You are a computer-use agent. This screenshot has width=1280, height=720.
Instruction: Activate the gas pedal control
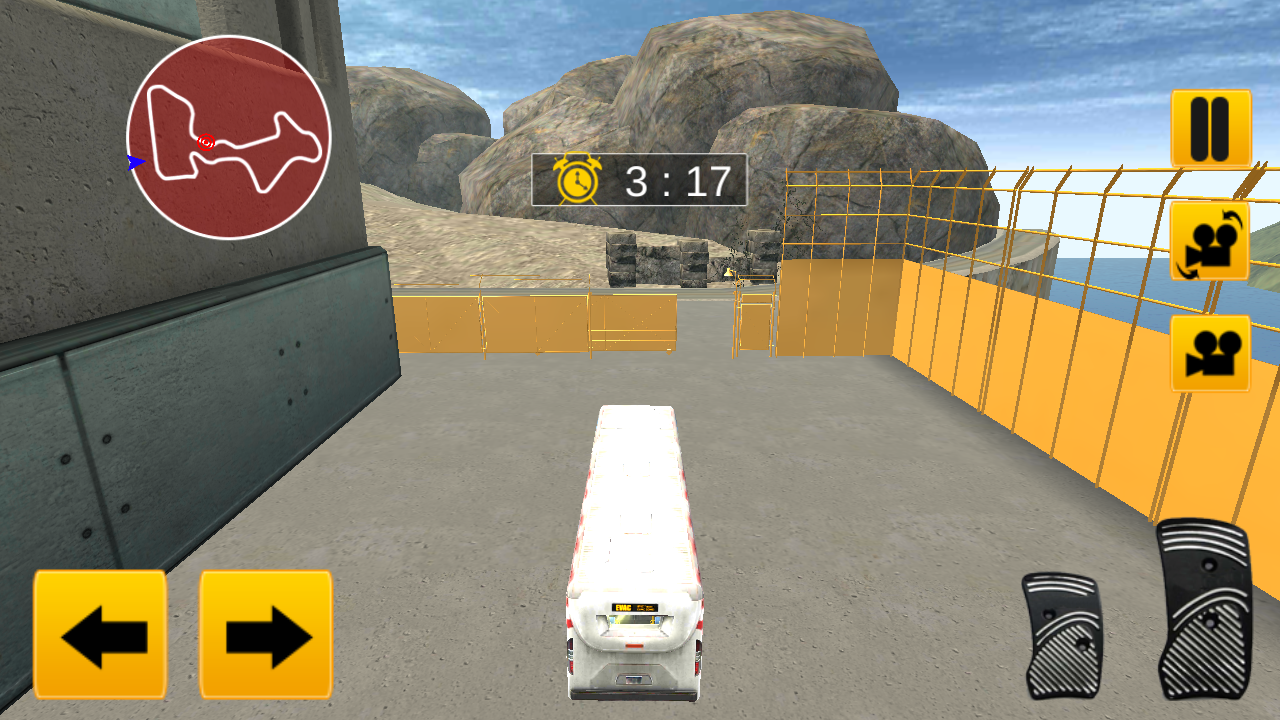point(1206,610)
